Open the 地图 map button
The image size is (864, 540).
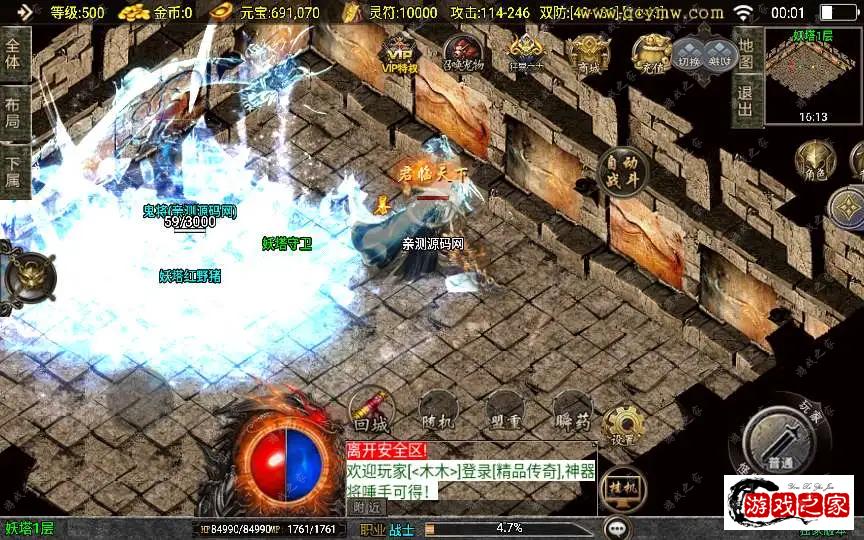pyautogui.click(x=745, y=47)
